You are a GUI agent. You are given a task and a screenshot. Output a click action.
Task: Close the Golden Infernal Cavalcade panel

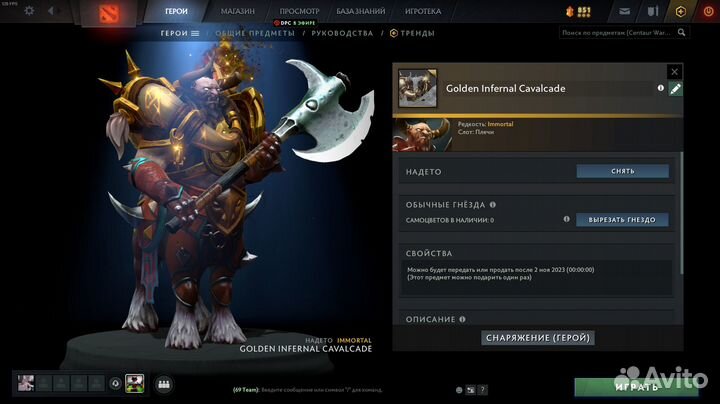click(x=674, y=72)
